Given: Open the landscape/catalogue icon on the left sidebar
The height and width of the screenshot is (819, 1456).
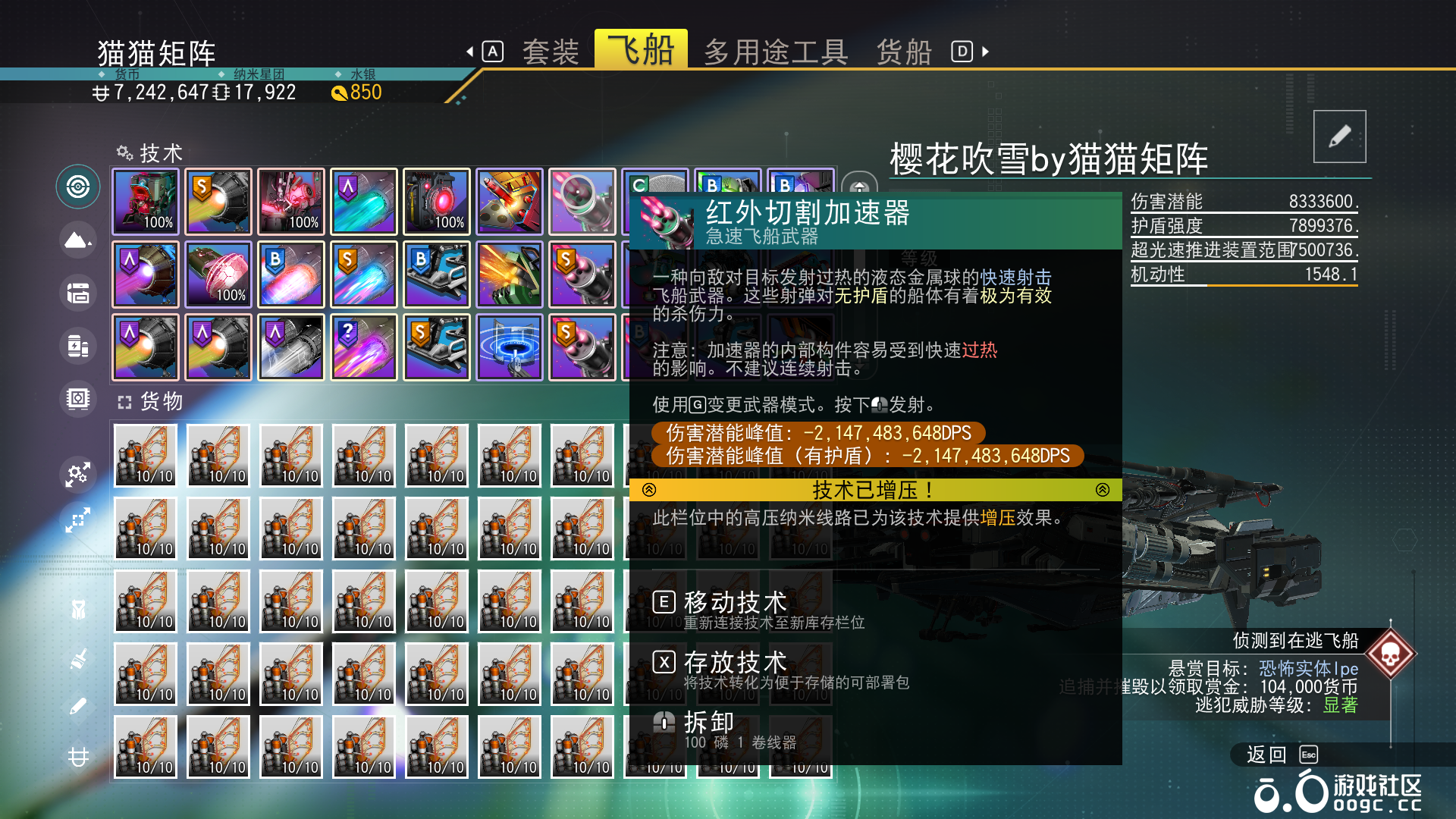Looking at the screenshot, I should (77, 240).
